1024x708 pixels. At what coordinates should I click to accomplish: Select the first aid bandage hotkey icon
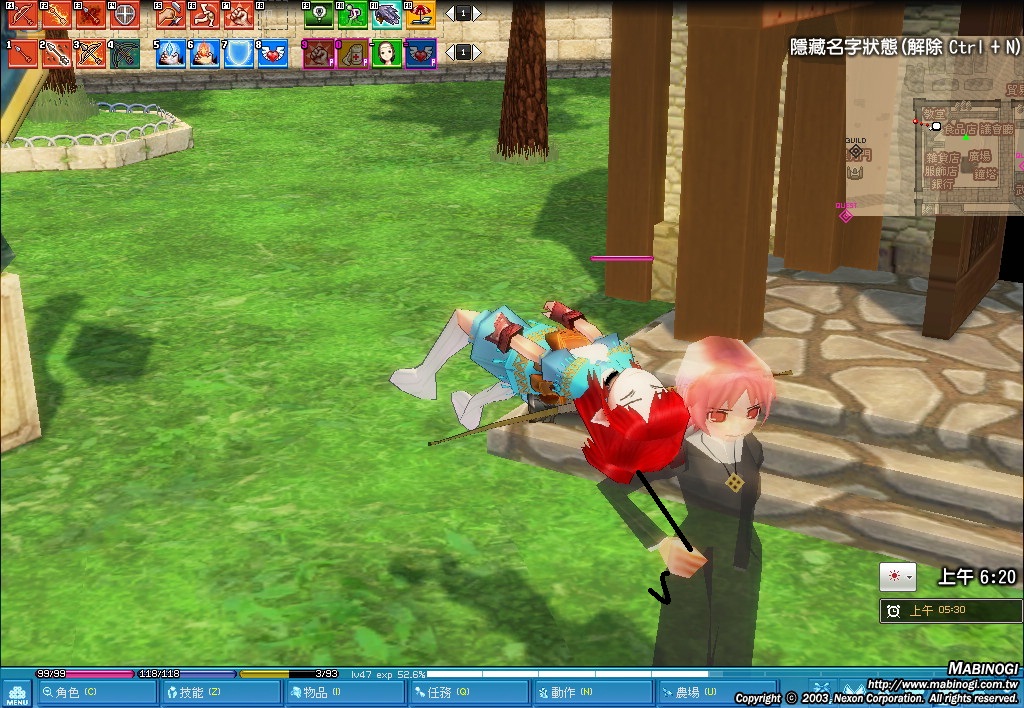pos(354,52)
